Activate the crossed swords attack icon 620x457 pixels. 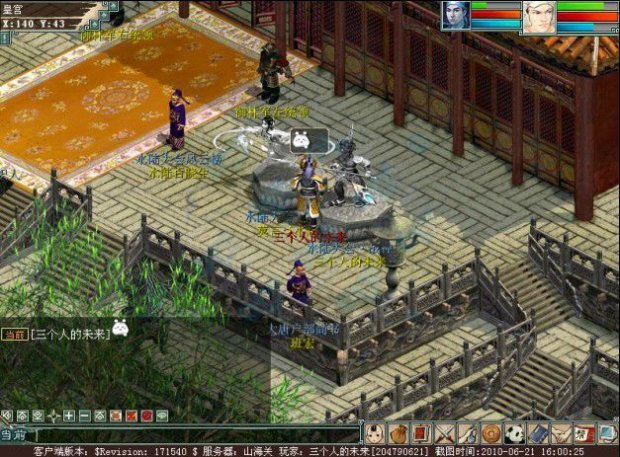(444, 434)
